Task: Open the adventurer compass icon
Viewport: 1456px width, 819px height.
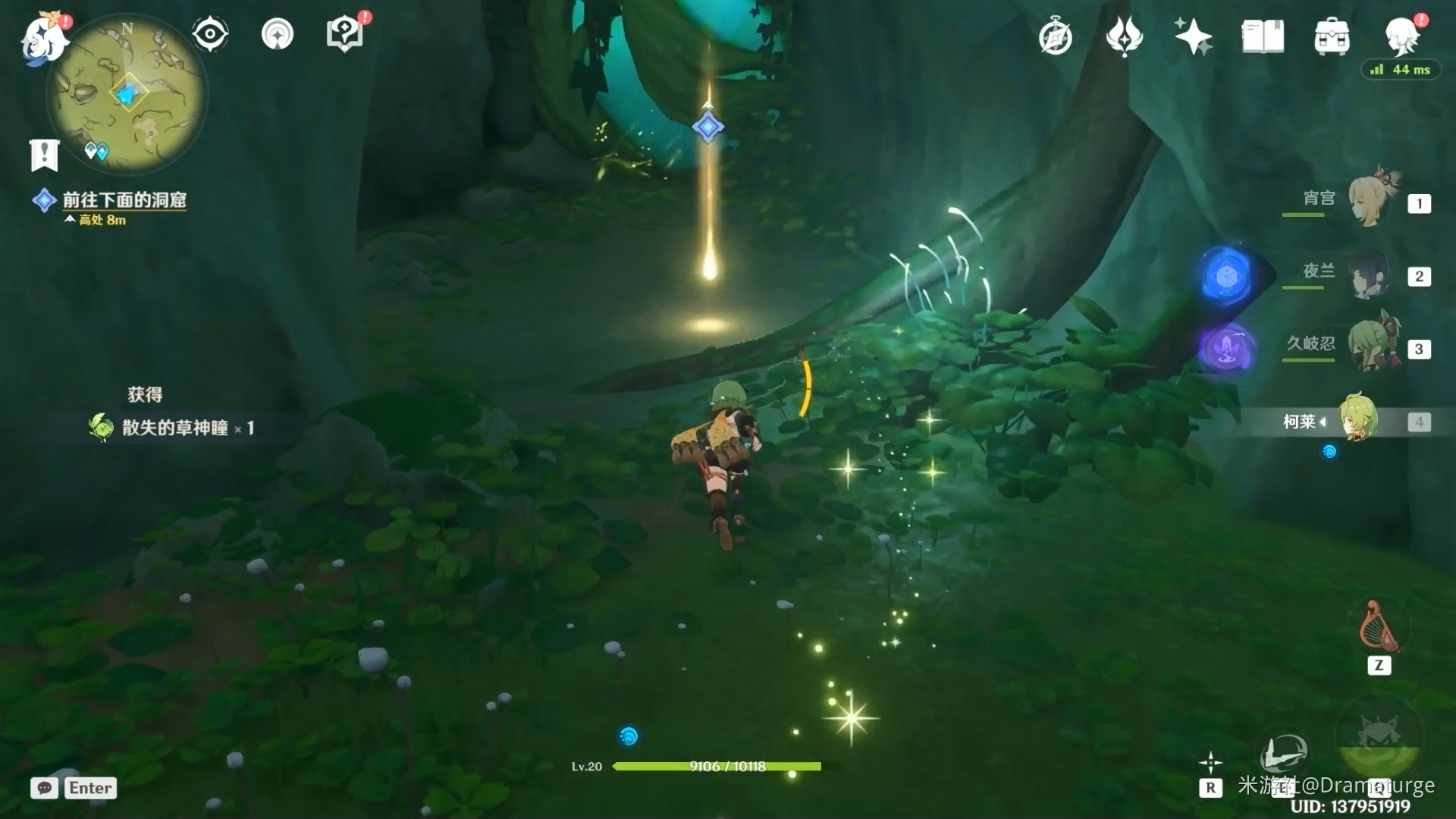Action: tap(1055, 36)
